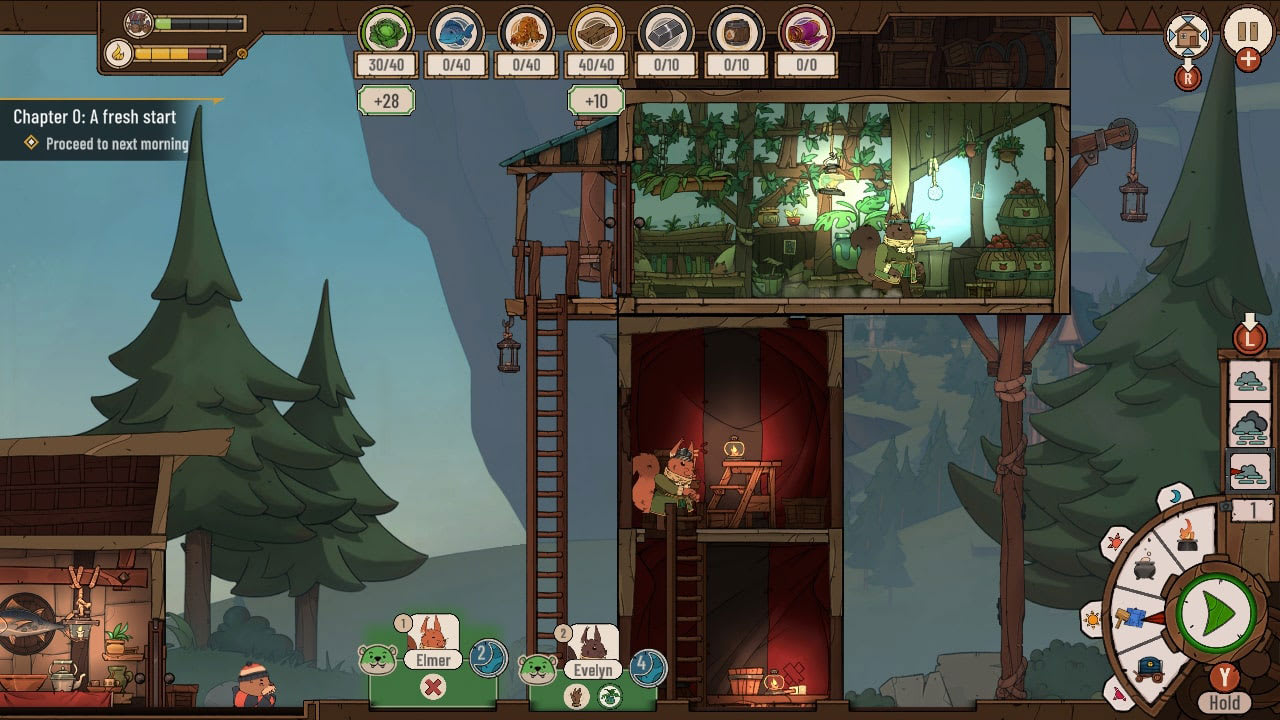This screenshot has width=1280, height=720.
Task: Pick the cauldron option on the radial menu
Action: pyautogui.click(x=1145, y=567)
